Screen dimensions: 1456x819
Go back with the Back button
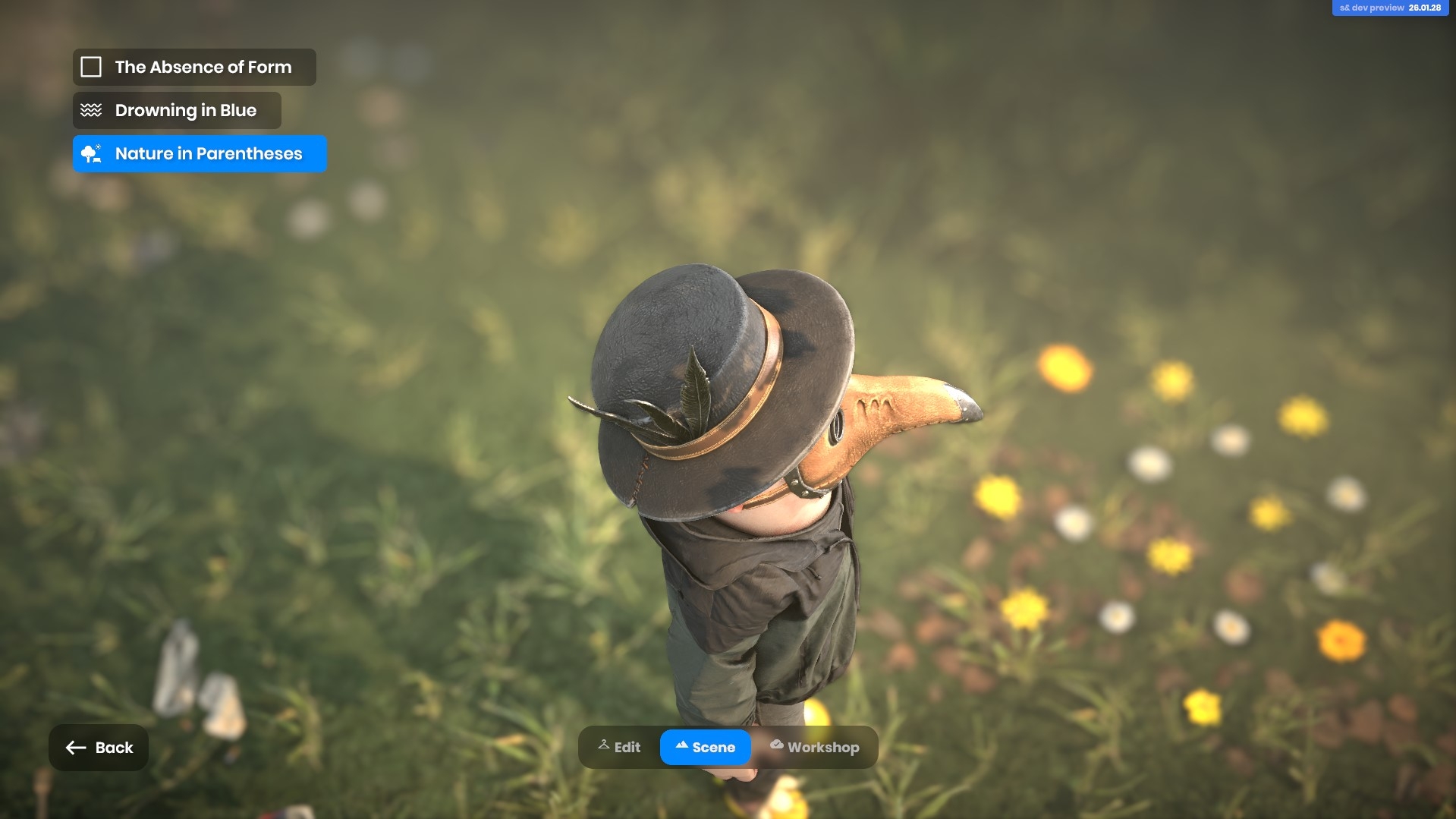(x=99, y=748)
